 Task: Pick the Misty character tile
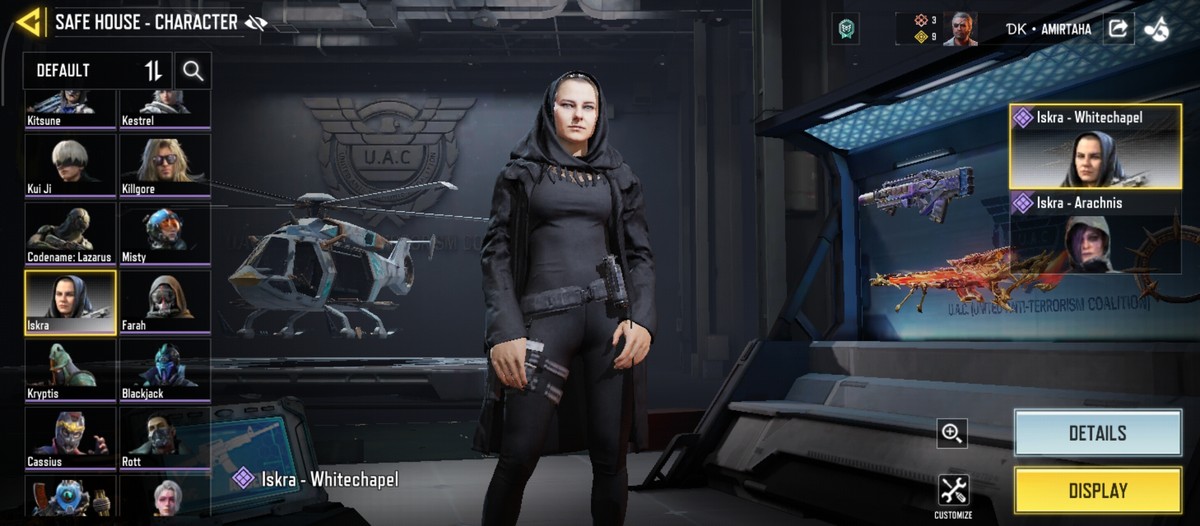tap(165, 233)
